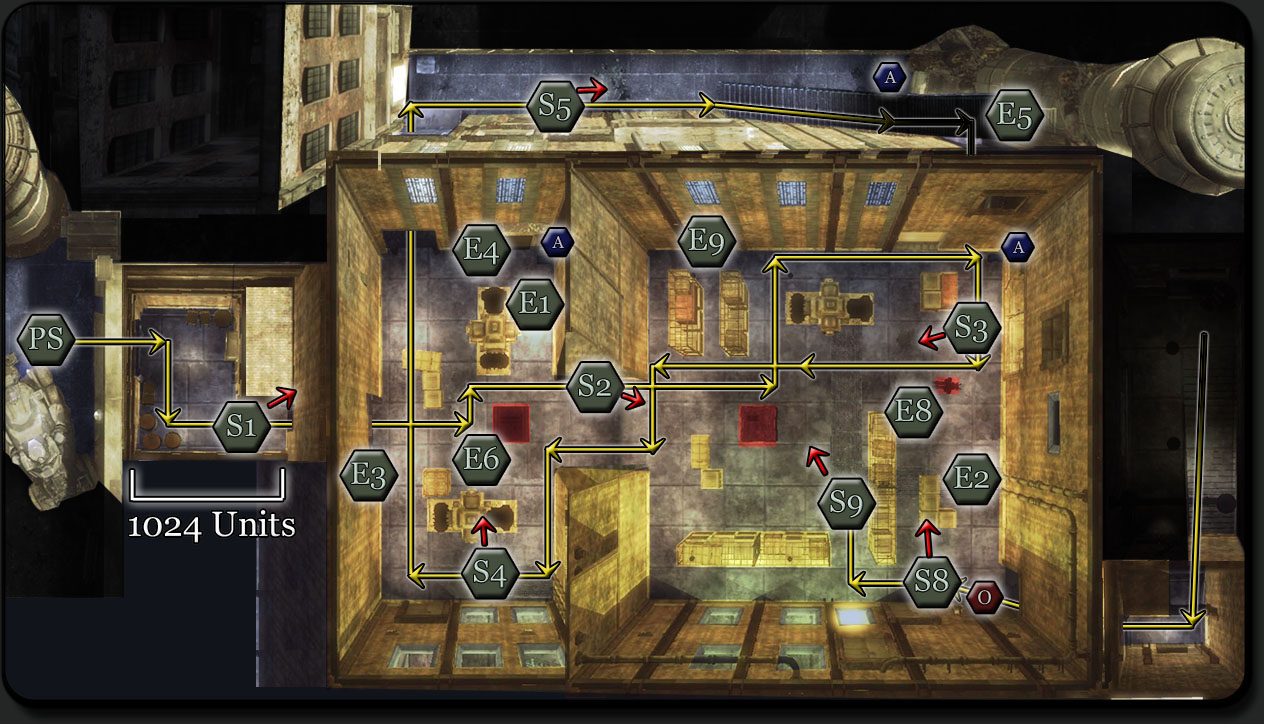Pick the S4 hexagon marker
The image size is (1264, 724).
pyautogui.click(x=490, y=573)
